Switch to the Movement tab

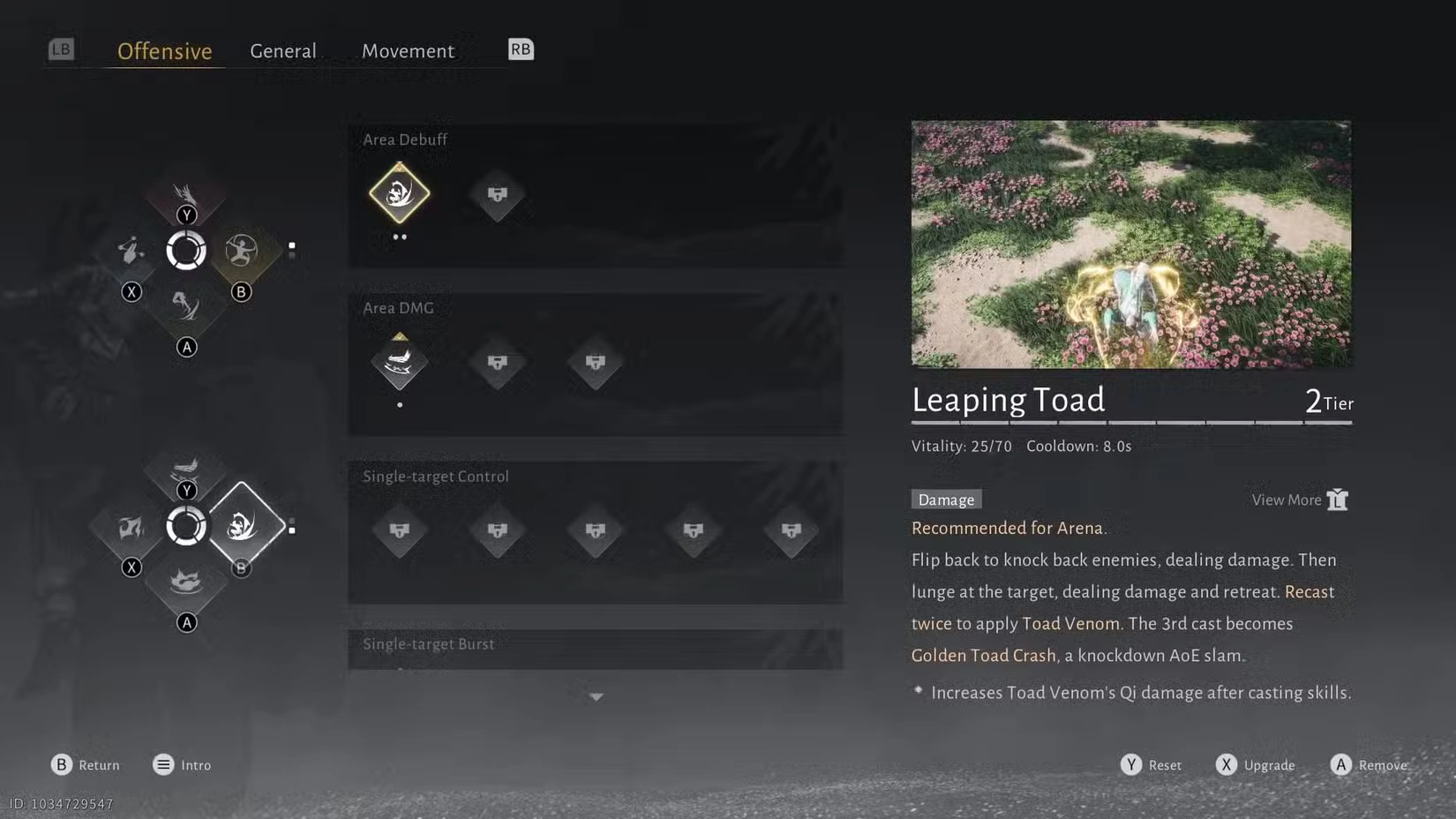coord(409,50)
